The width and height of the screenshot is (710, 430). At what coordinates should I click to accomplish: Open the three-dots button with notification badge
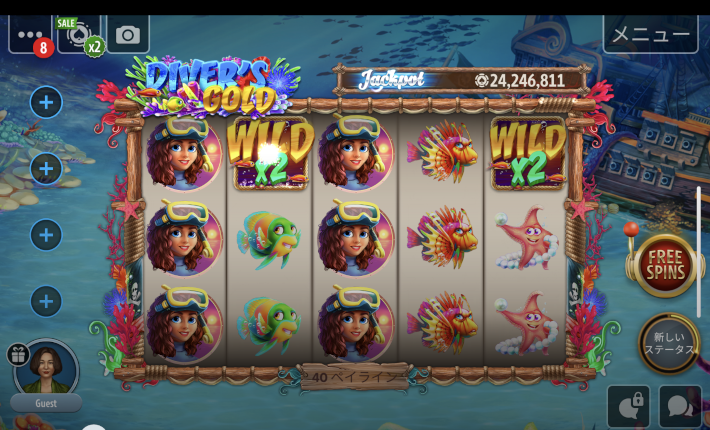[29, 34]
